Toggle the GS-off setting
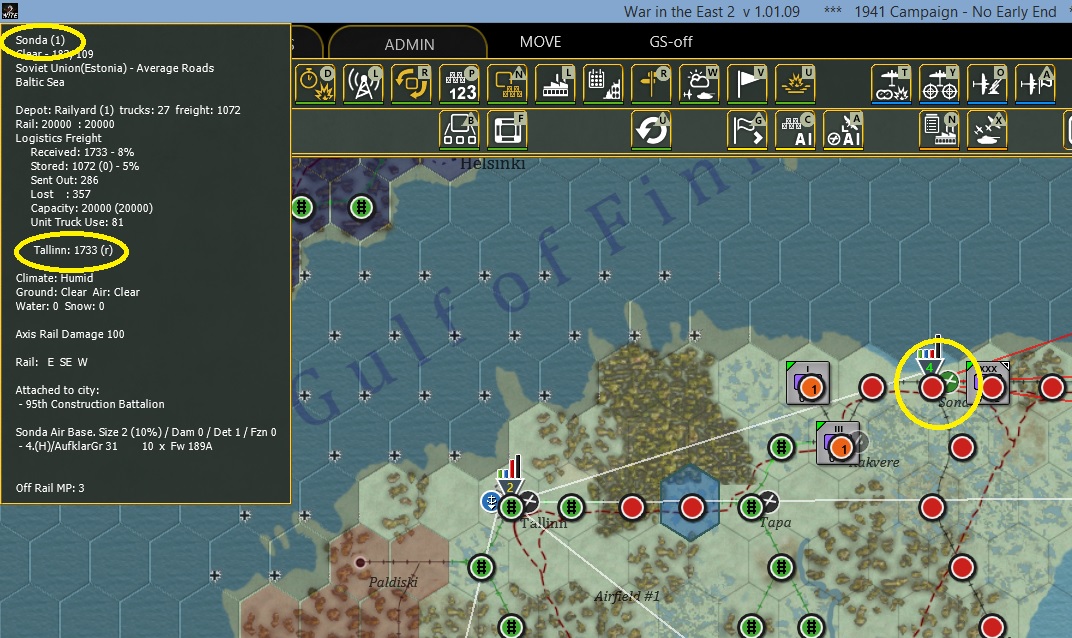This screenshot has width=1072, height=638. point(671,42)
